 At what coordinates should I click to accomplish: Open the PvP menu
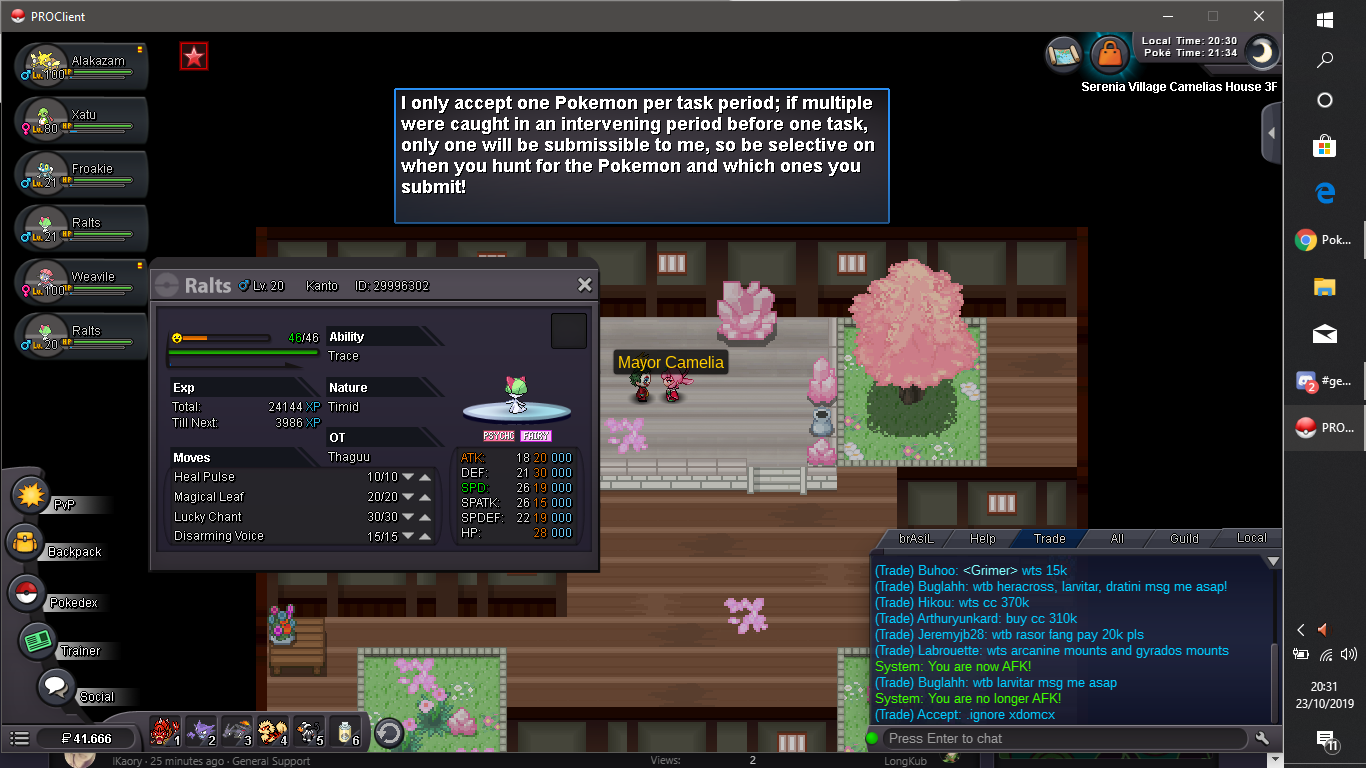click(x=33, y=495)
